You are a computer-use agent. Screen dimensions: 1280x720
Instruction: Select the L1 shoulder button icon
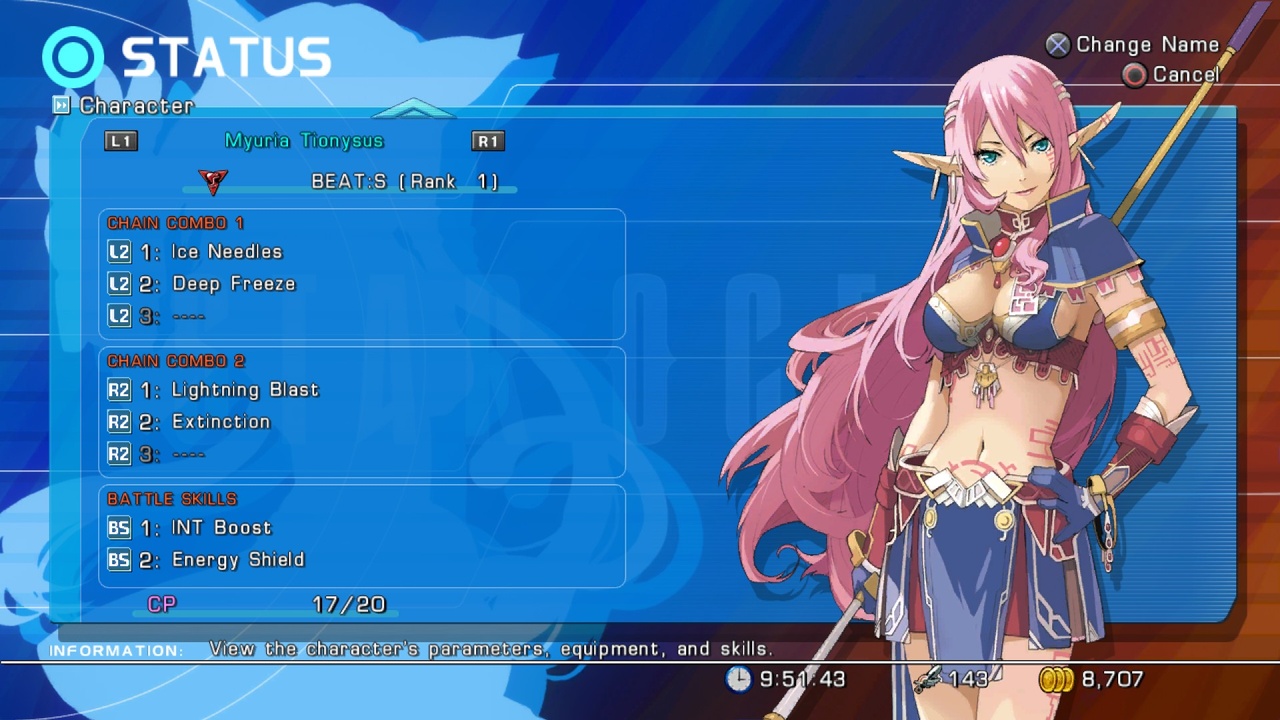[120, 141]
